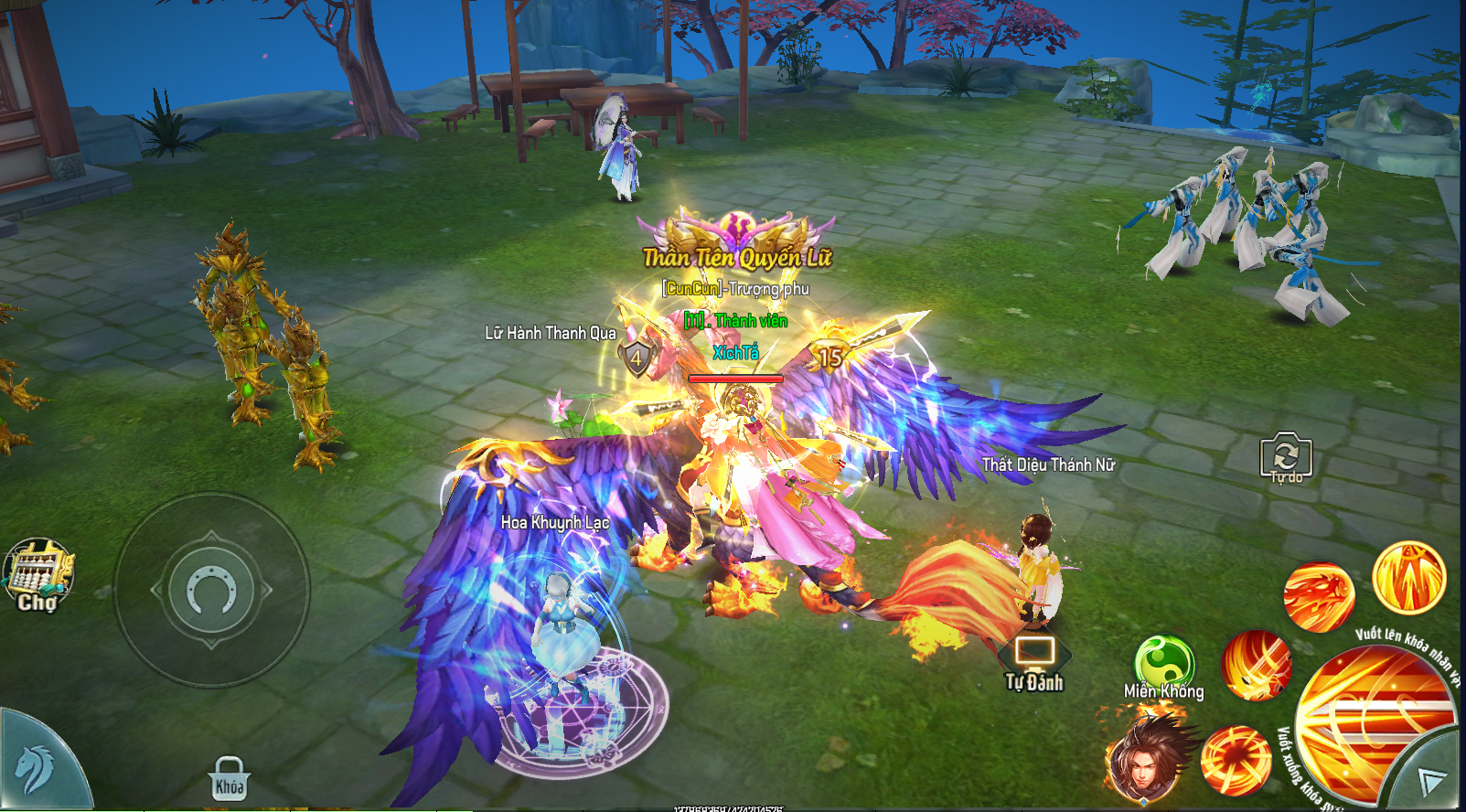Enable Tự Đánh auto-fight
1466x812 pixels.
(1034, 664)
